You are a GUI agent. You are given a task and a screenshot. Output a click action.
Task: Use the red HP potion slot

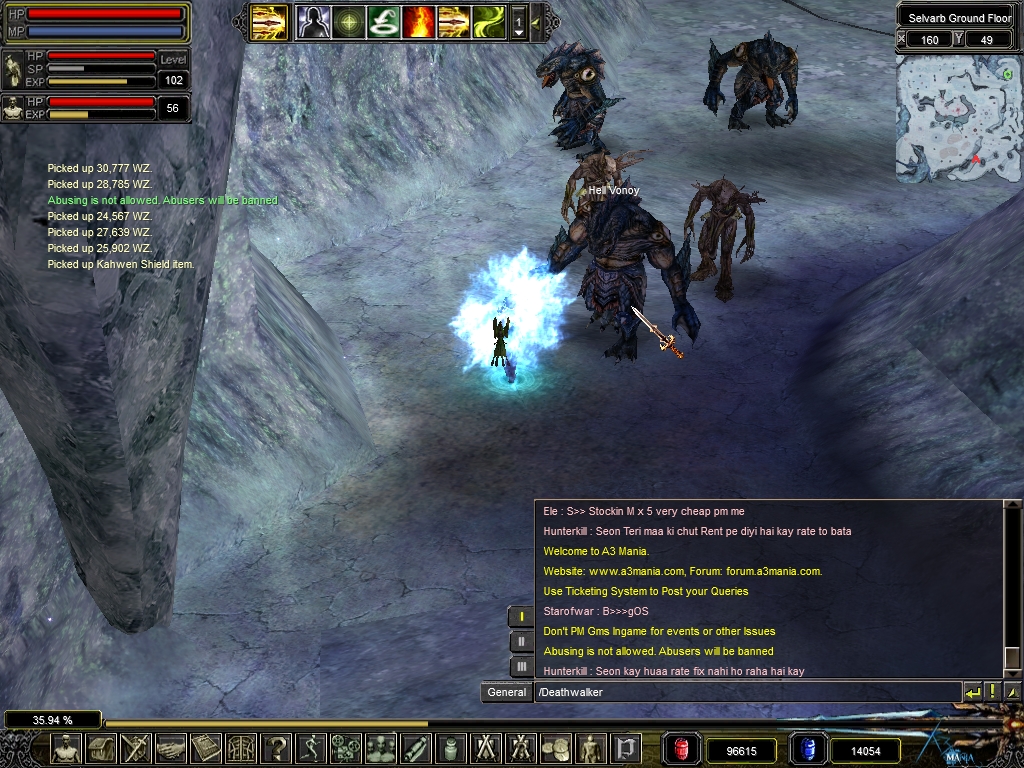pos(682,749)
